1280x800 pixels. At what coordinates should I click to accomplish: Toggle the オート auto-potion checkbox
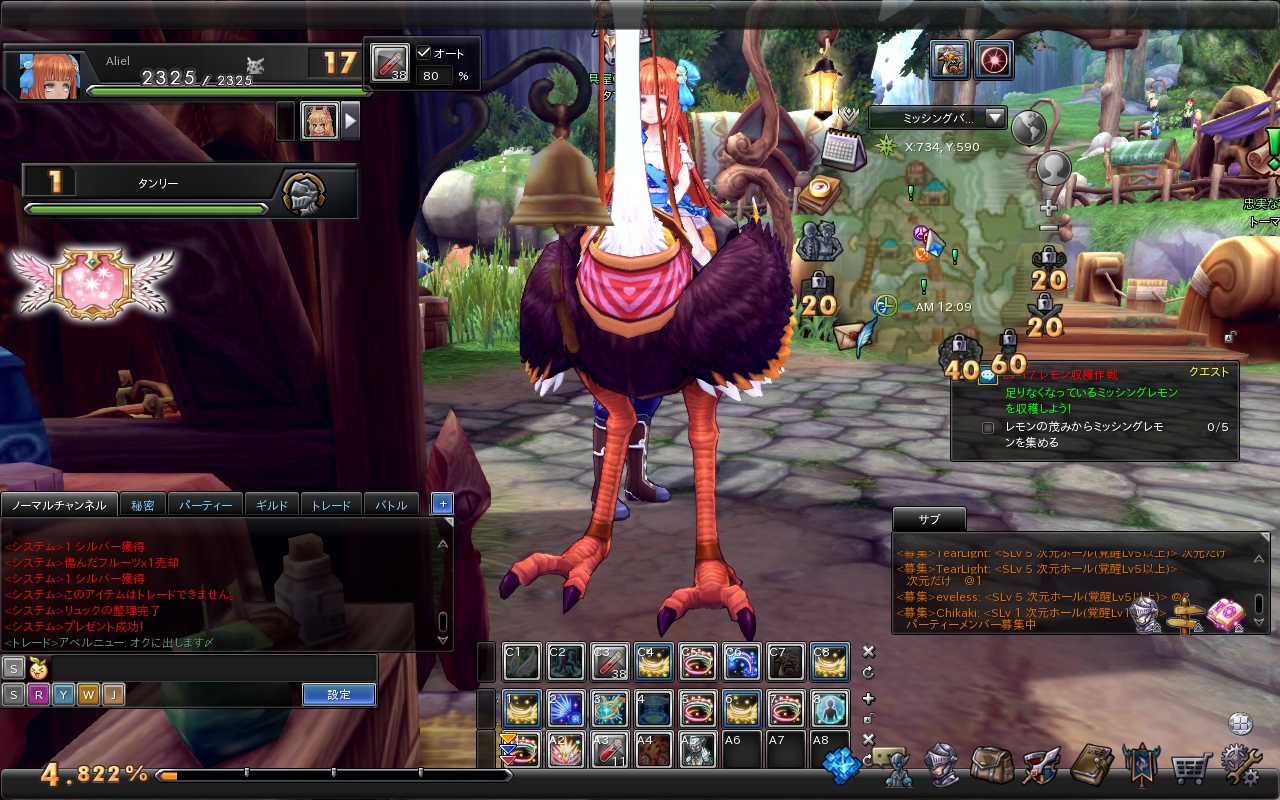(424, 53)
